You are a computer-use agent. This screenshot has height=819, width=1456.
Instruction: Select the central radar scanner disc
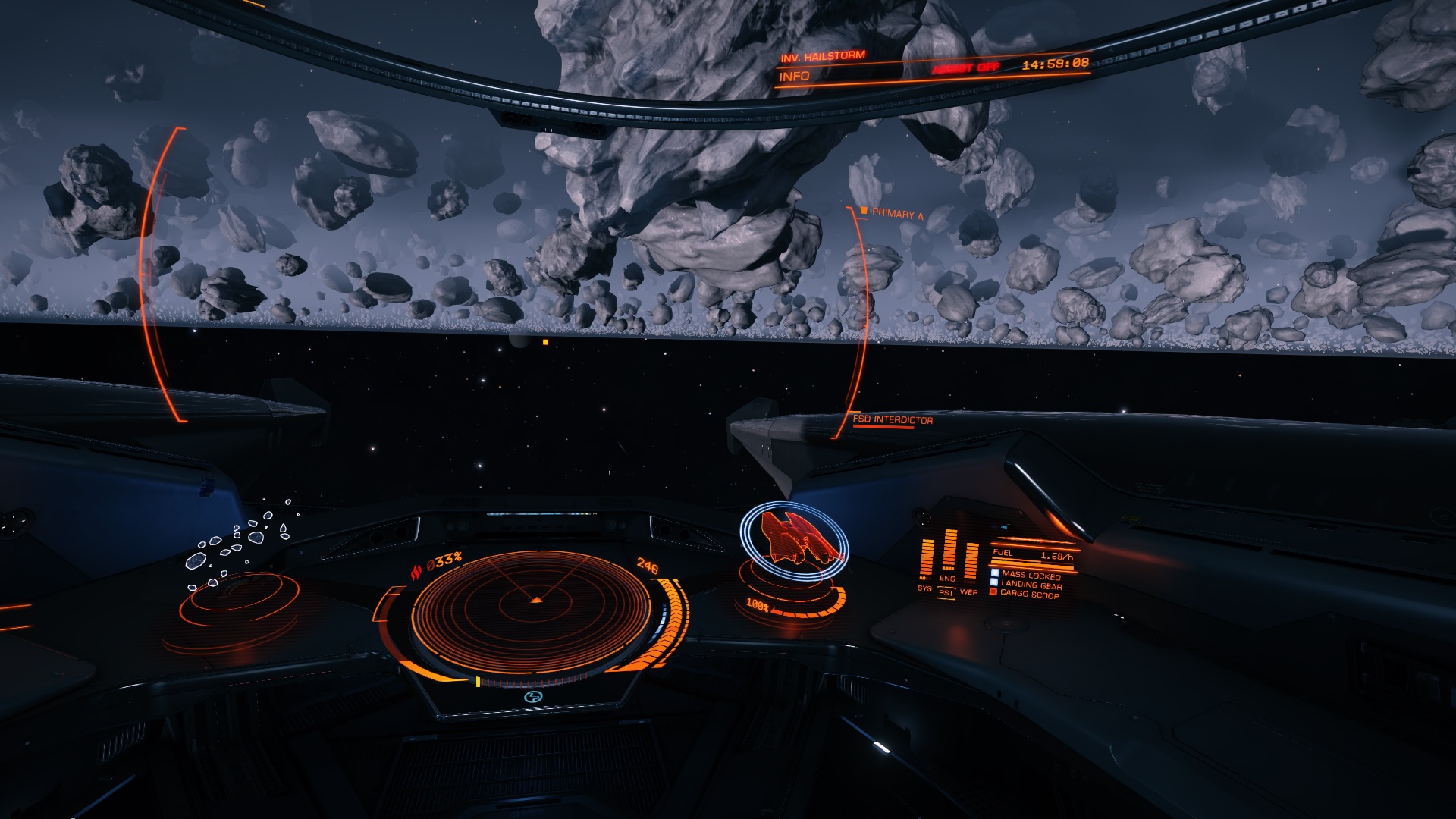coord(533,608)
